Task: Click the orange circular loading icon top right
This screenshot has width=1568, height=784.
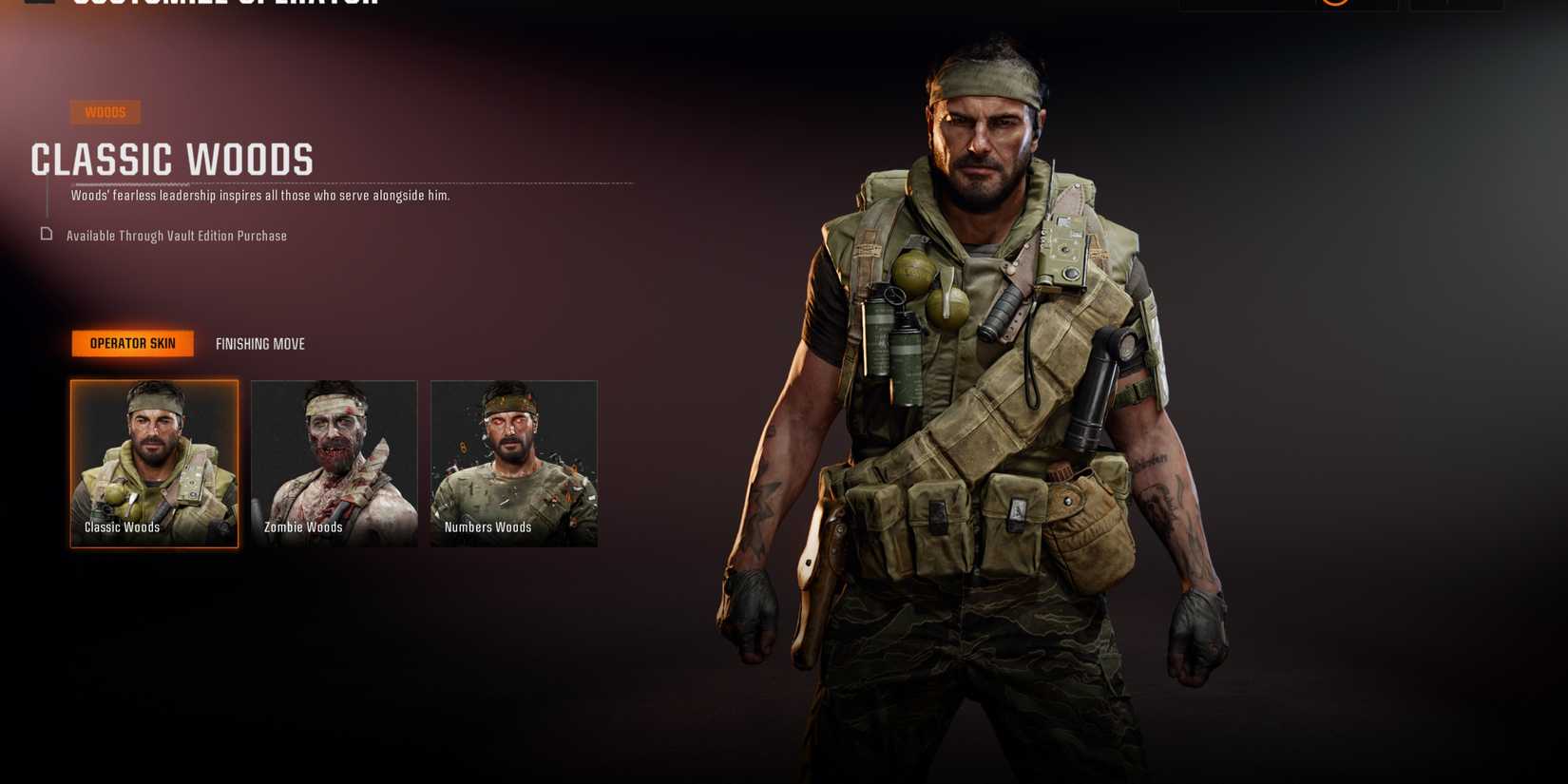Action: pyautogui.click(x=1335, y=3)
